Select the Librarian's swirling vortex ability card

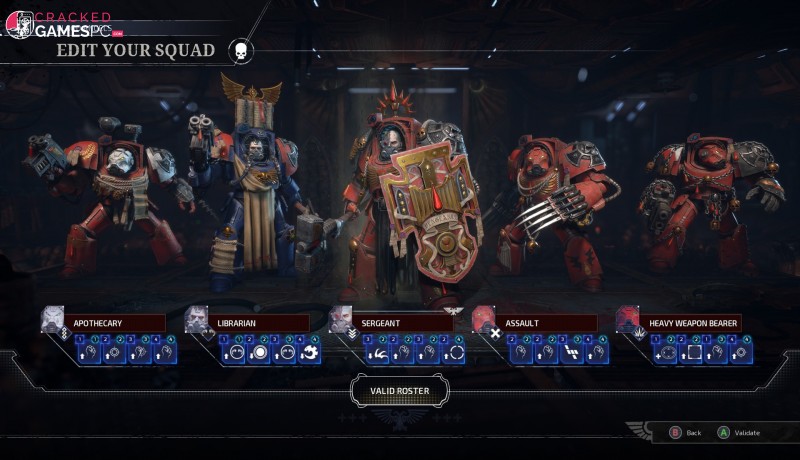(x=309, y=351)
